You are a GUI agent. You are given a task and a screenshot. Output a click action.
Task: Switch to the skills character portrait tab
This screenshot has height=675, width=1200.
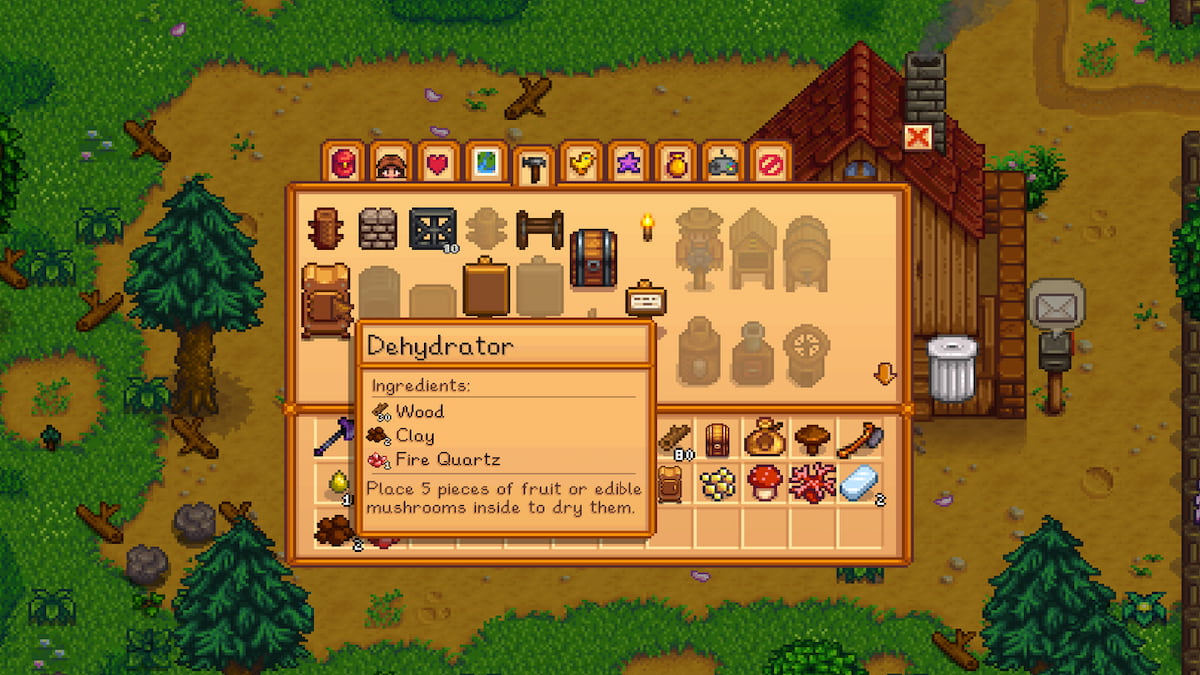pos(391,163)
